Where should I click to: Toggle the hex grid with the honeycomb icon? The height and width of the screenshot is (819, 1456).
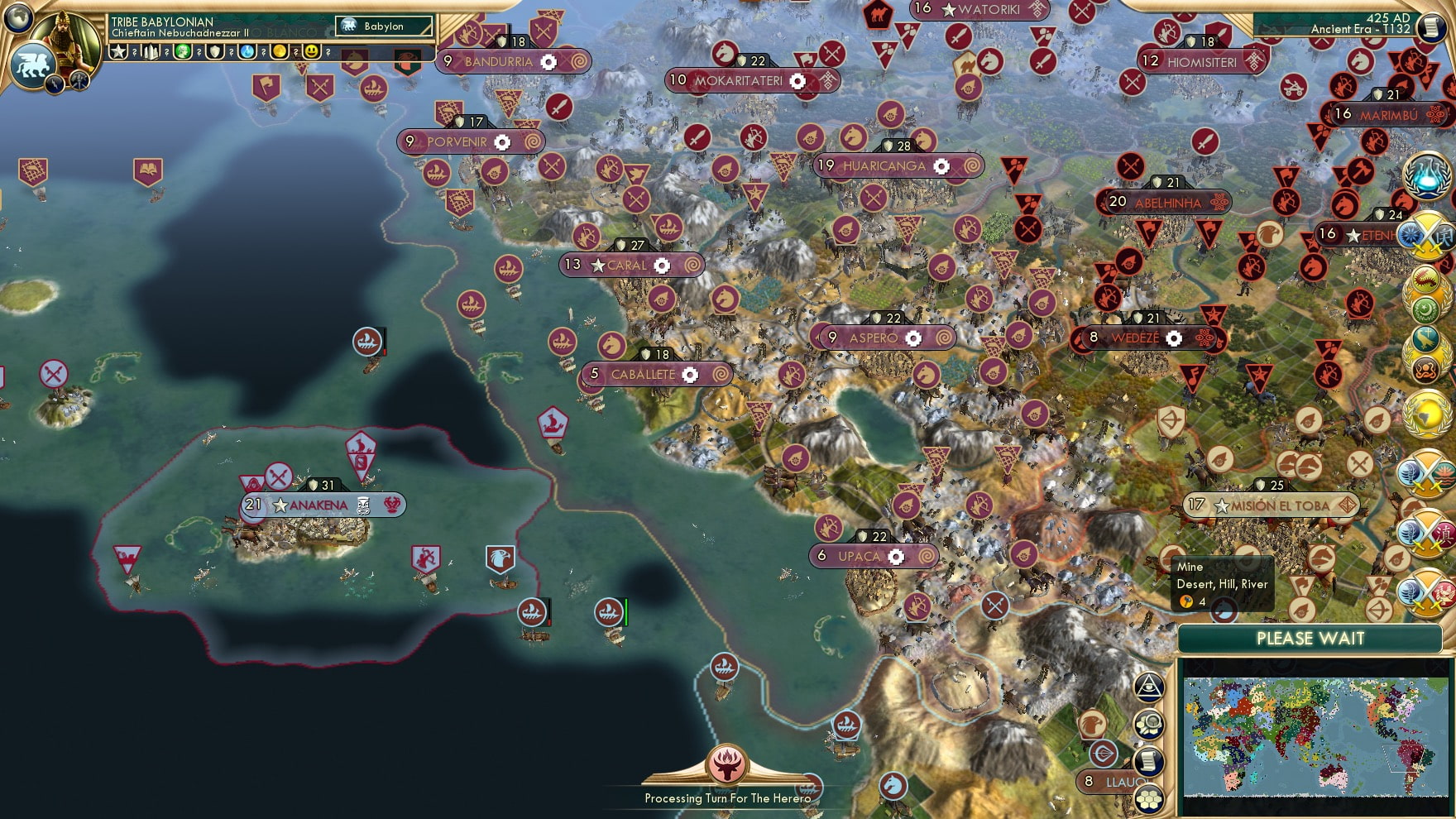point(1149,798)
